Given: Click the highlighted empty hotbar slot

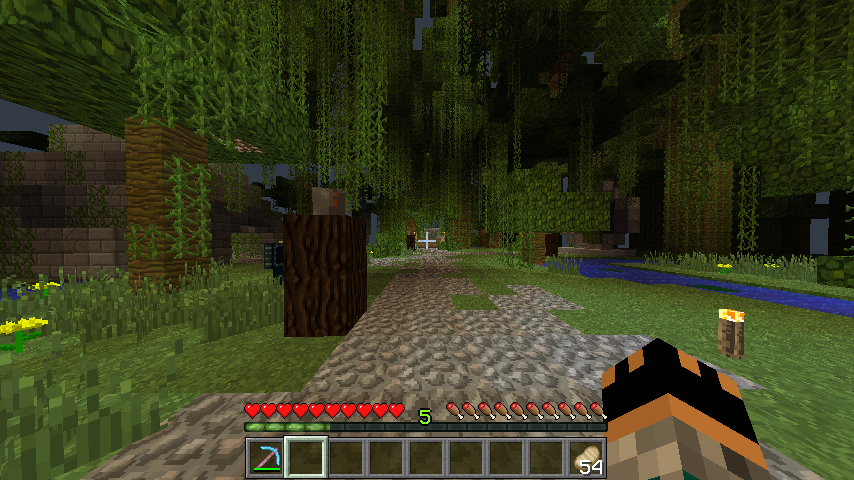Looking at the screenshot, I should [306, 458].
